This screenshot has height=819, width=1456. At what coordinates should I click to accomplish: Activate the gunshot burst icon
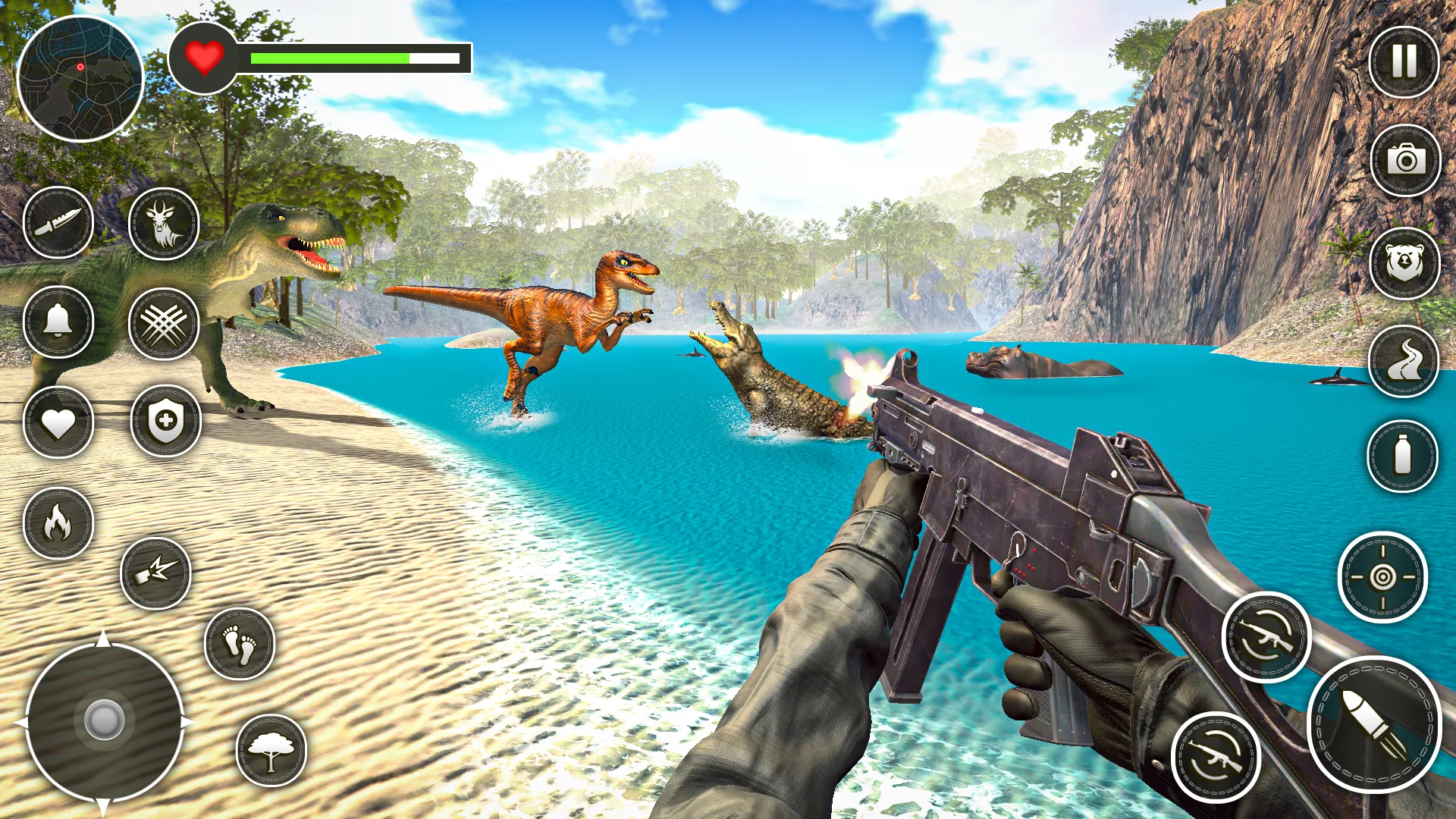point(155,573)
